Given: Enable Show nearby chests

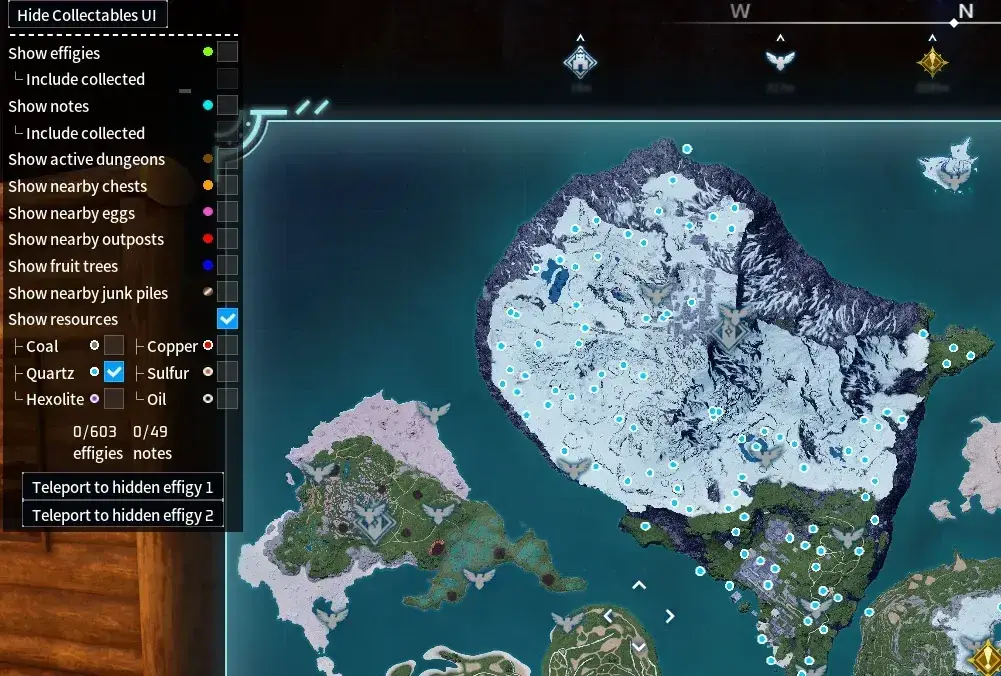Looking at the screenshot, I should [228, 185].
